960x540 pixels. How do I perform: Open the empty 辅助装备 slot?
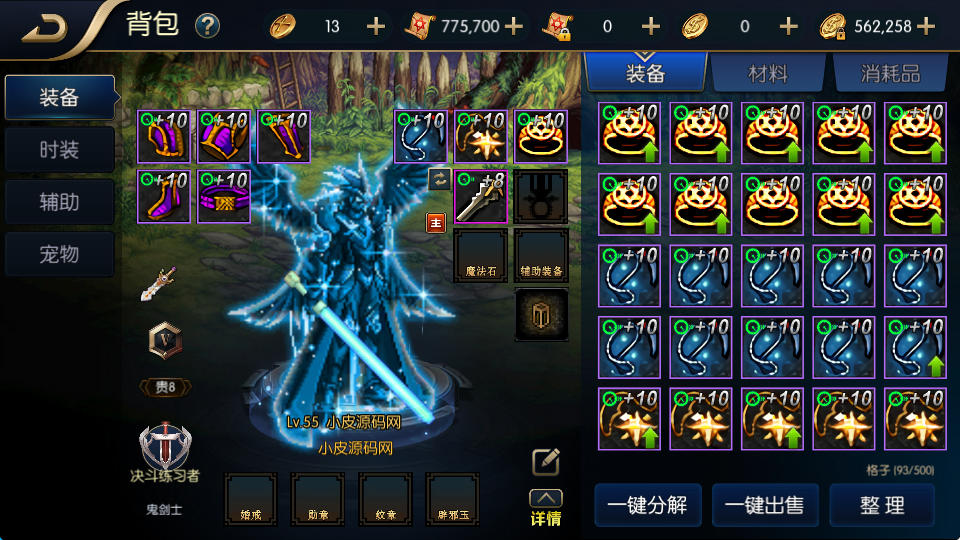coord(541,255)
